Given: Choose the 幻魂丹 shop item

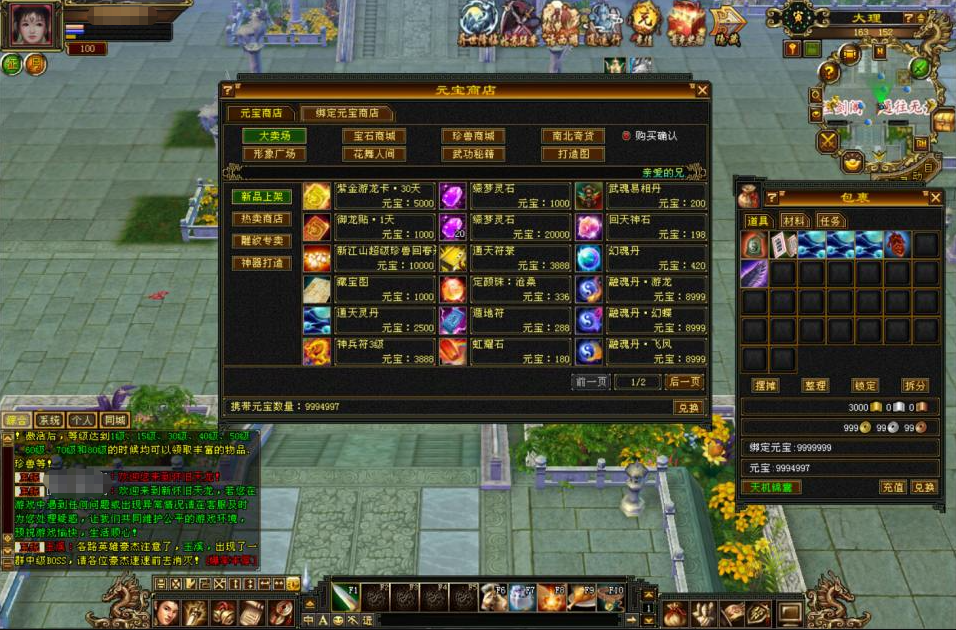Looking at the screenshot, I should [641, 259].
